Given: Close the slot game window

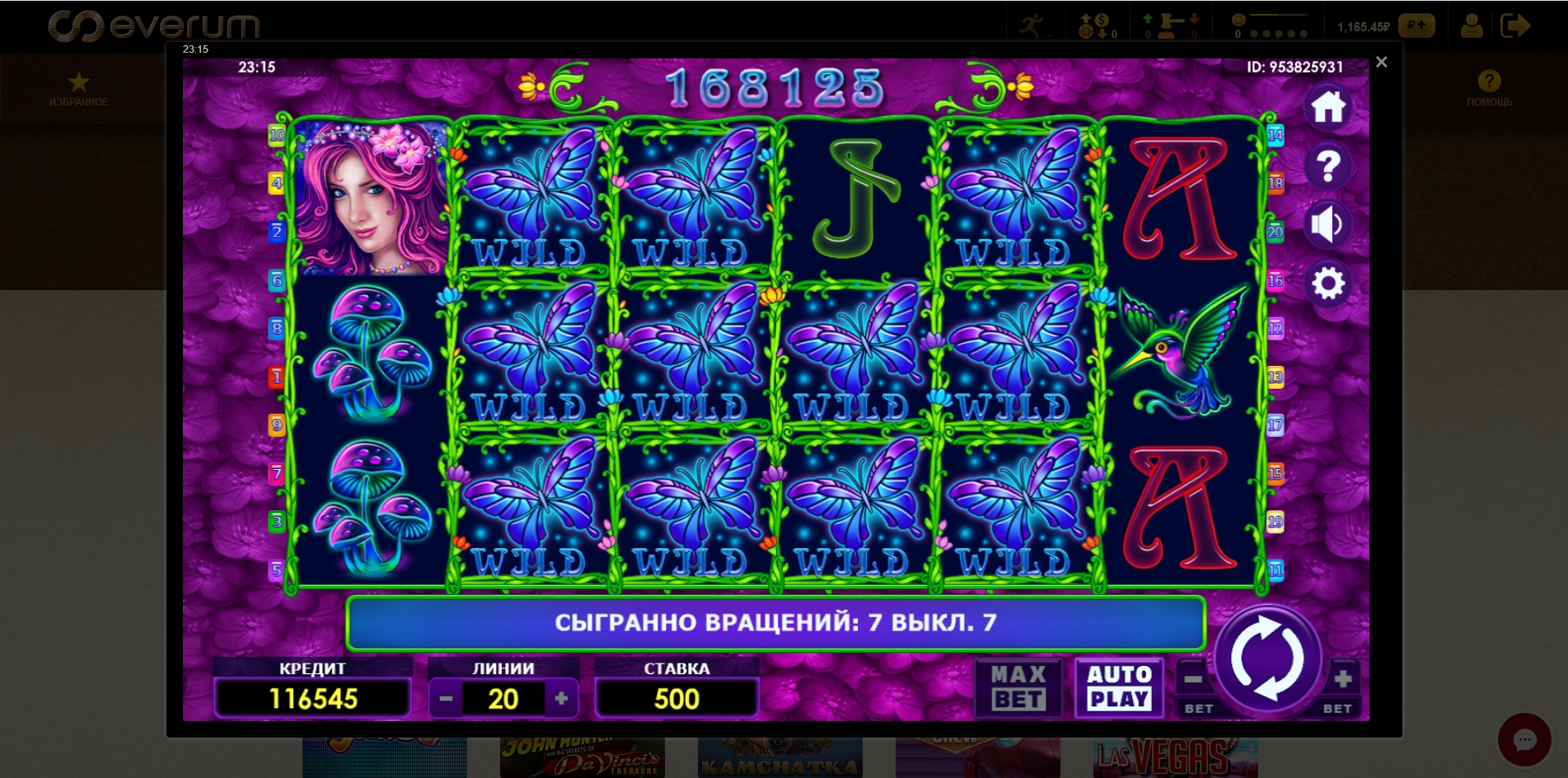Looking at the screenshot, I should coord(1381,62).
